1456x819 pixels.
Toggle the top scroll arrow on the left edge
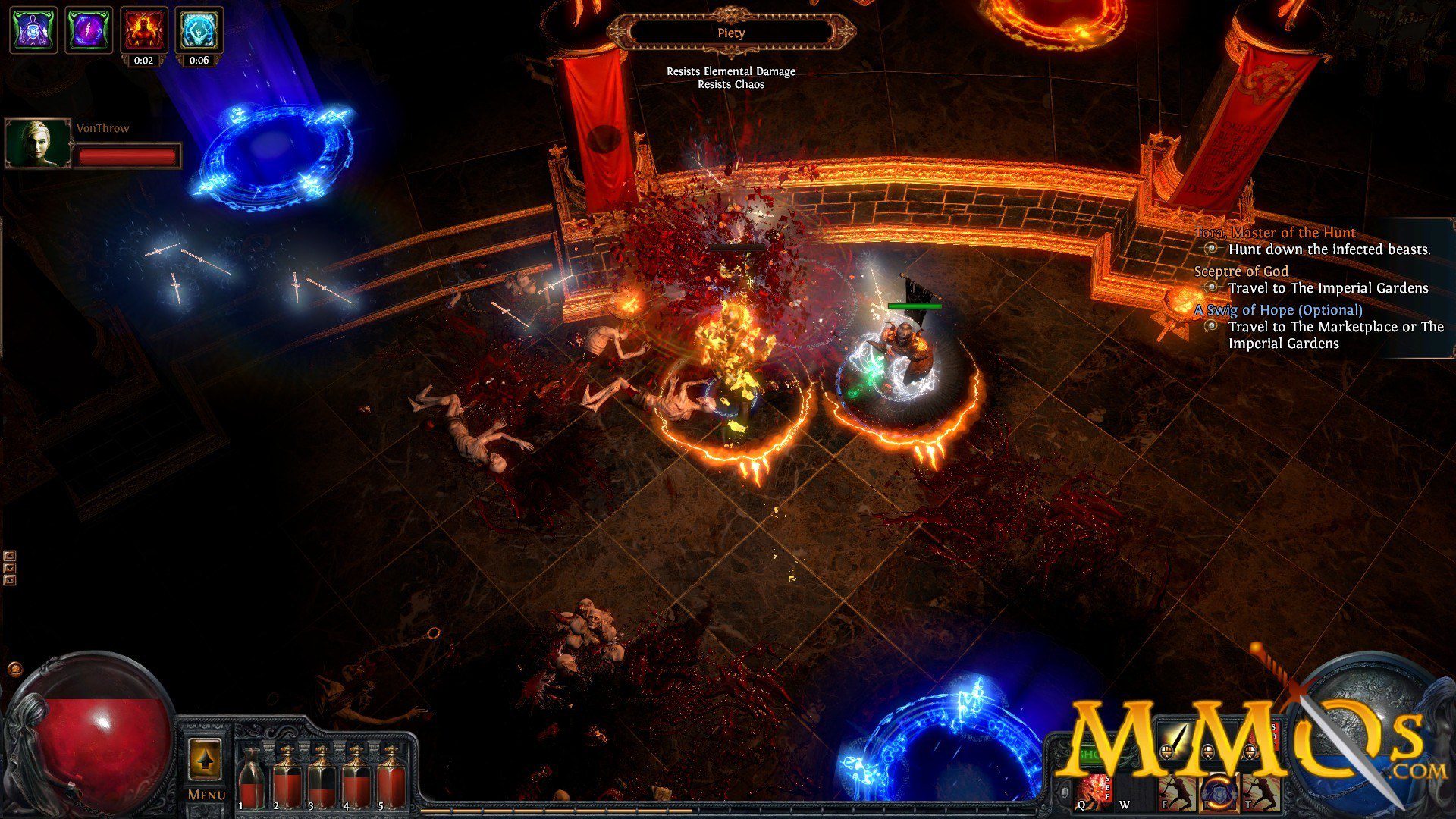point(9,555)
